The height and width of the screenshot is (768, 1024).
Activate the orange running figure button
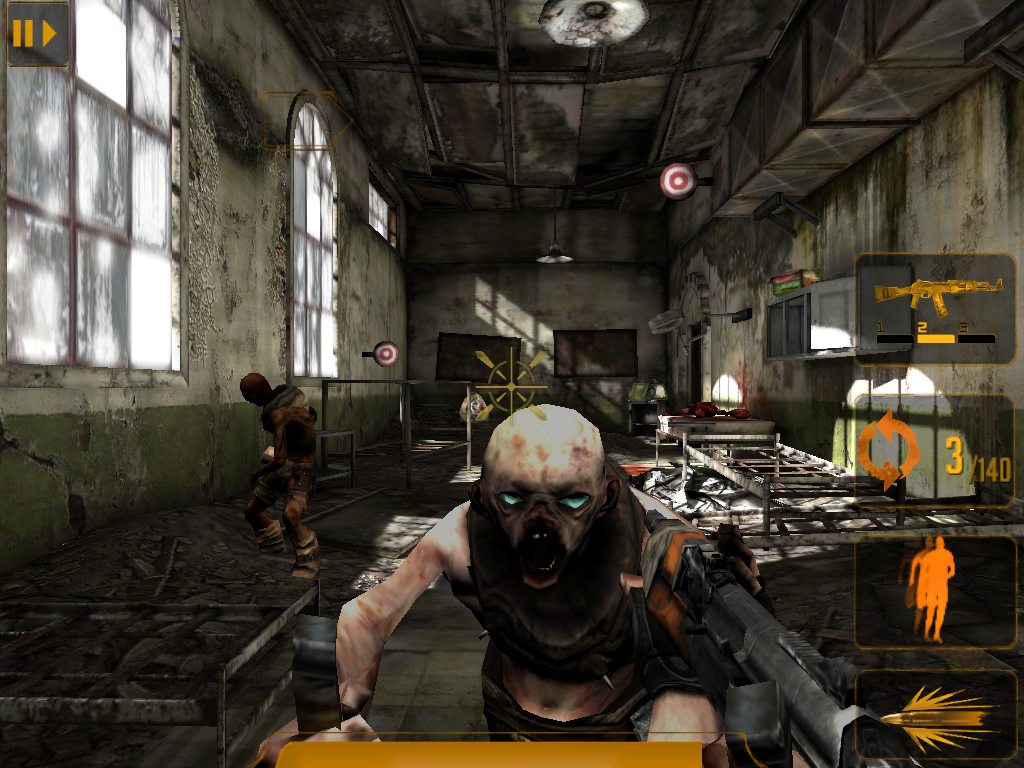pyautogui.click(x=933, y=590)
